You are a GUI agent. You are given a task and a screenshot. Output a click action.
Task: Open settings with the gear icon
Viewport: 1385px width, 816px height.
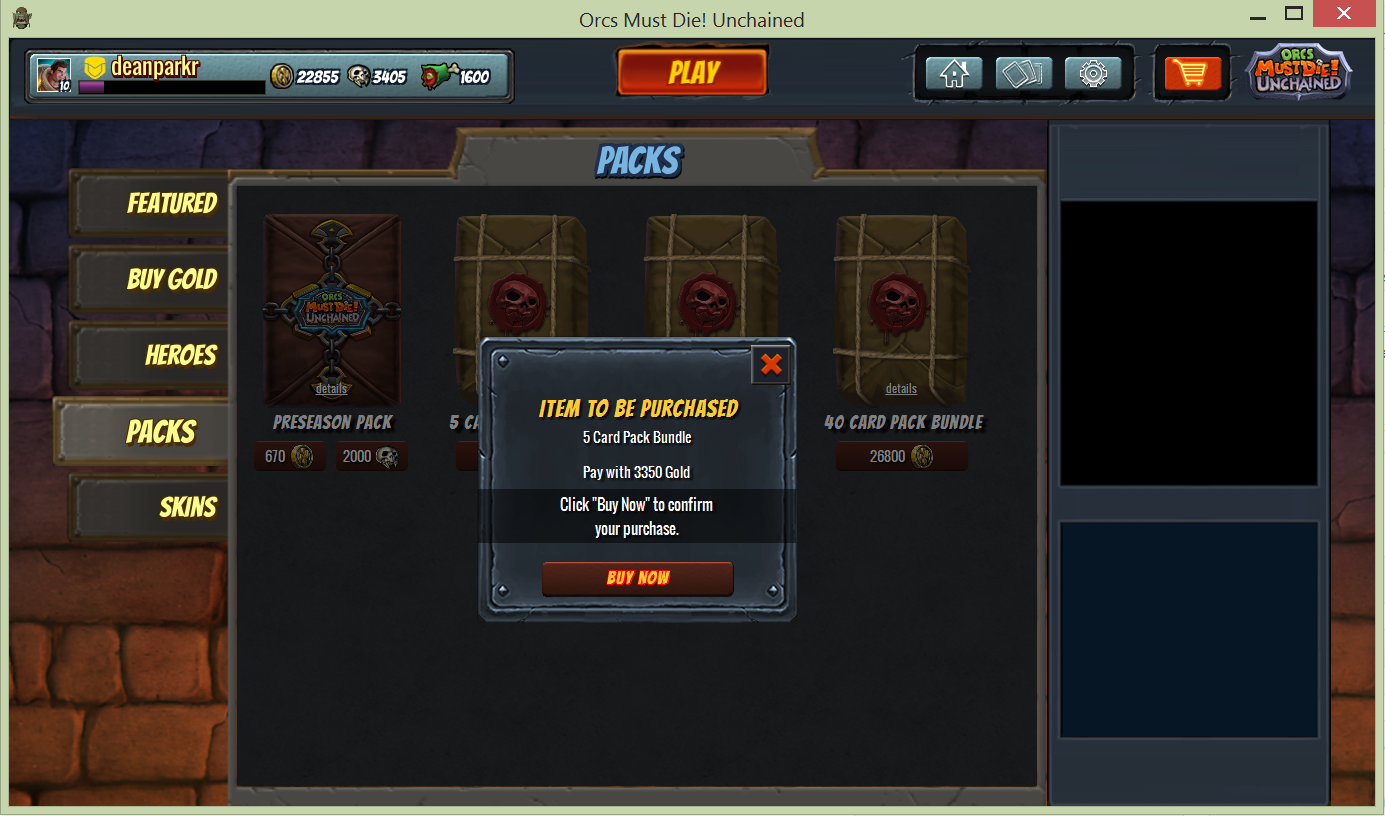click(x=1093, y=74)
